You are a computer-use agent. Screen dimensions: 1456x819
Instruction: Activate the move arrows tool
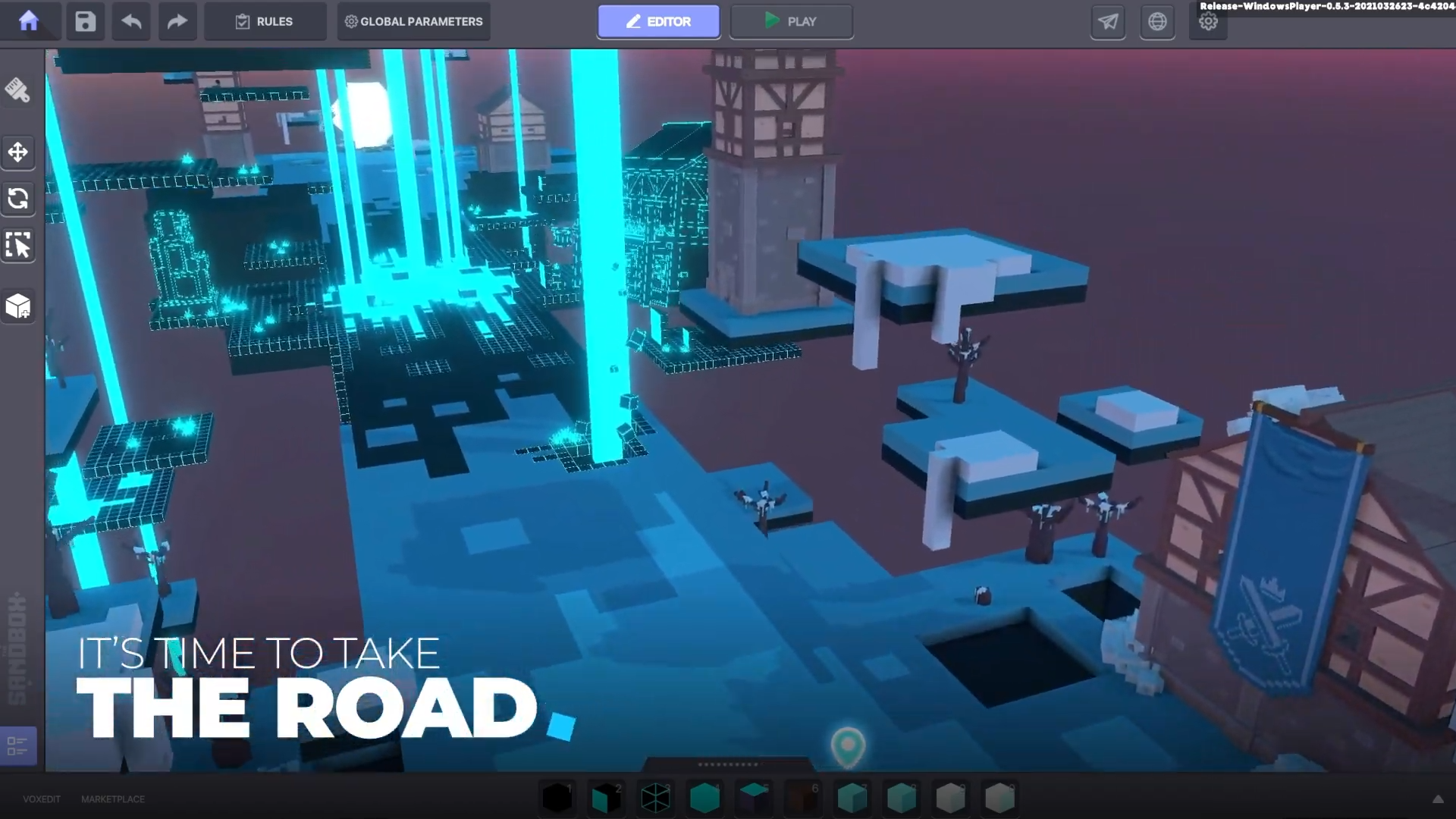pos(18,152)
